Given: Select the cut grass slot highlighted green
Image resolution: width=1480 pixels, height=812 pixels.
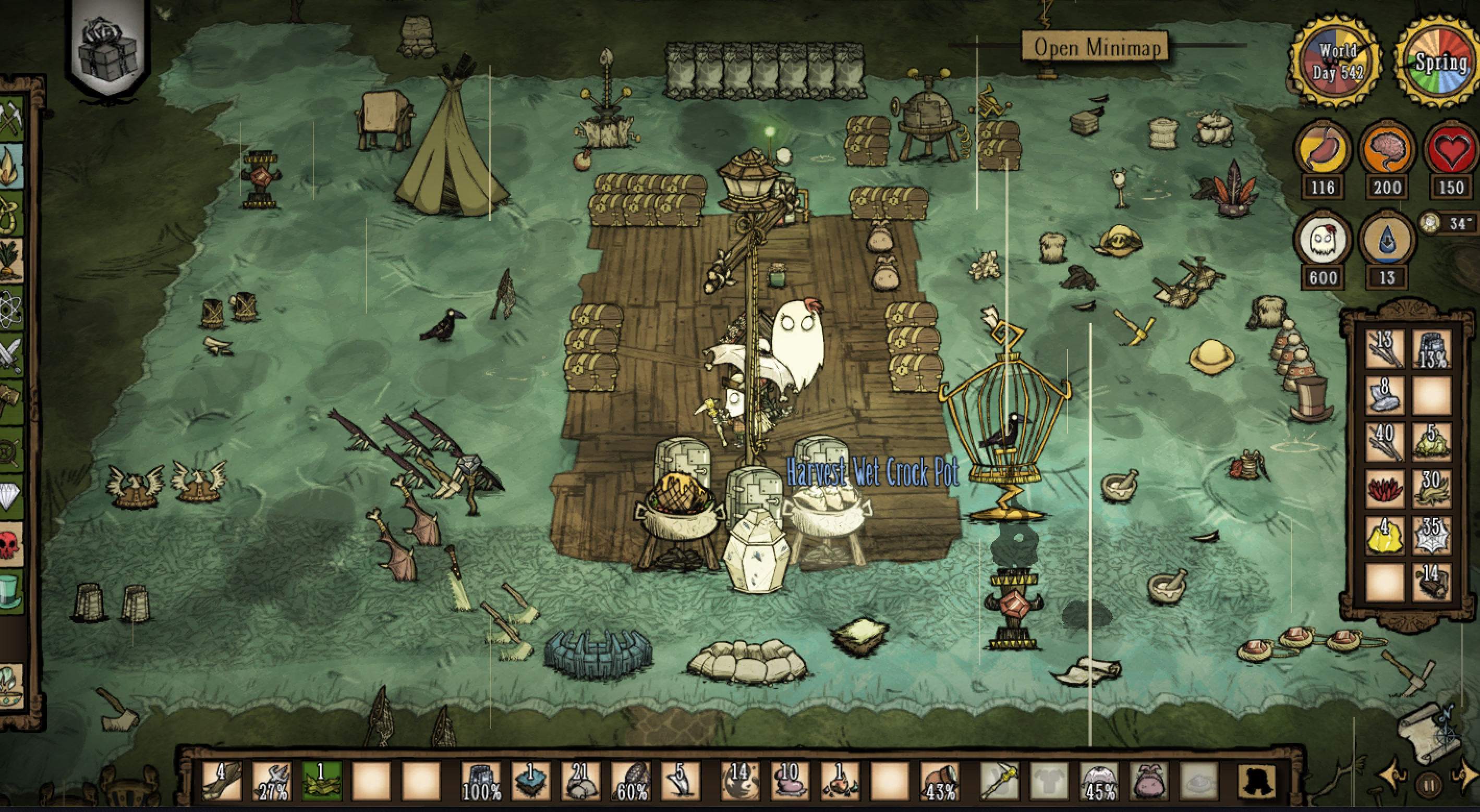Looking at the screenshot, I should (x=322, y=781).
